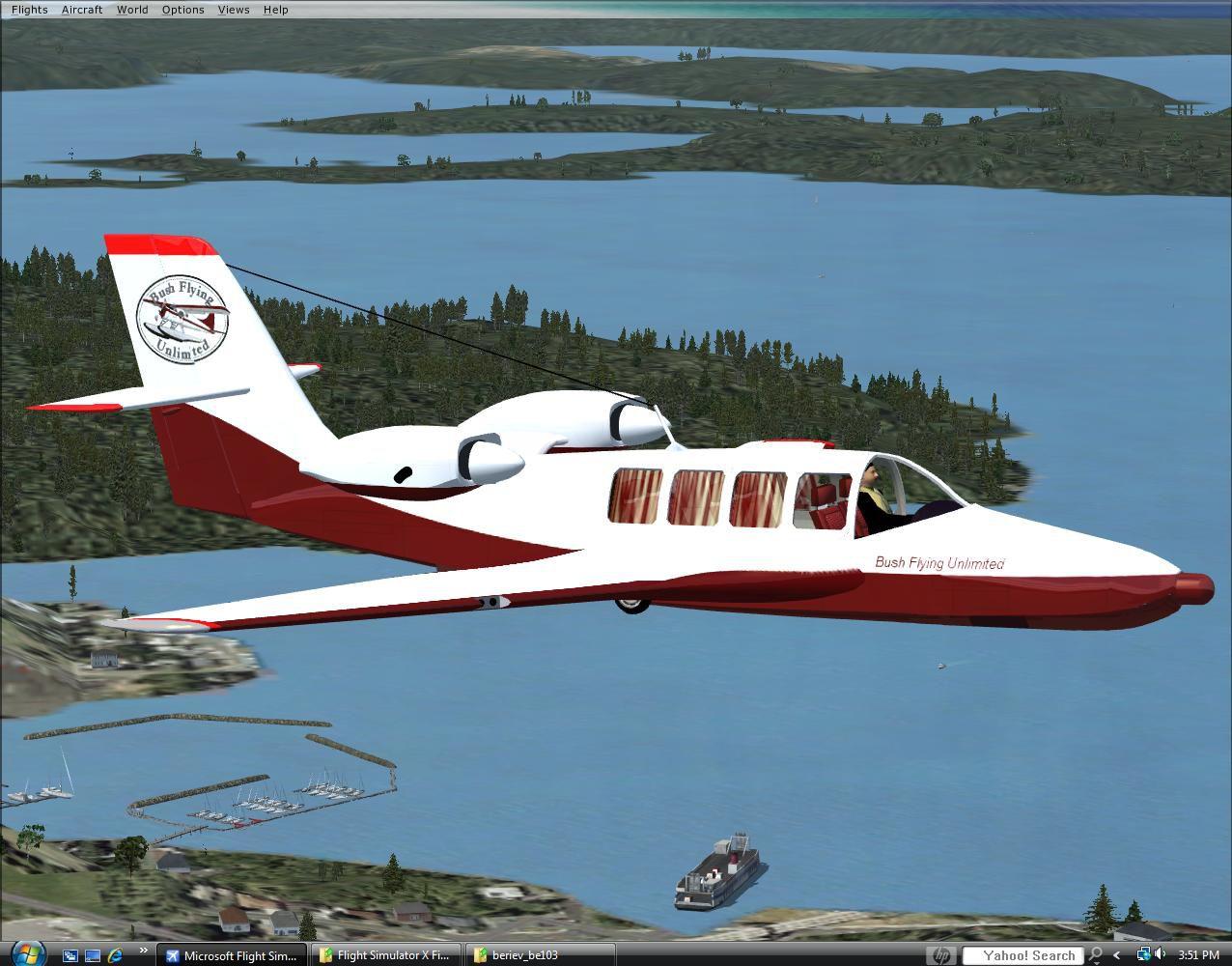Open the Aircraft menu

click(82, 10)
